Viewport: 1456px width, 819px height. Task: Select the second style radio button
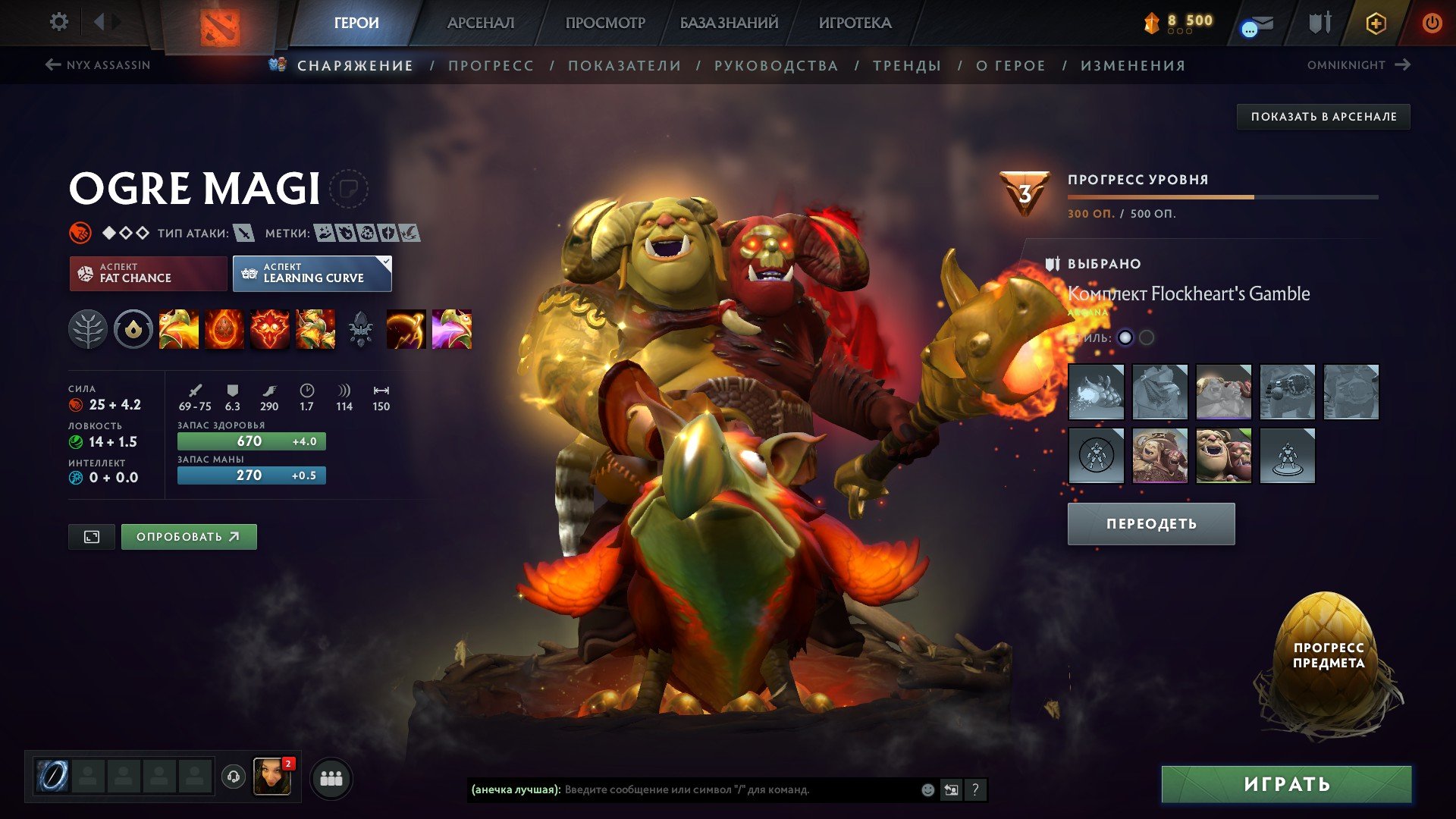pos(1147,337)
